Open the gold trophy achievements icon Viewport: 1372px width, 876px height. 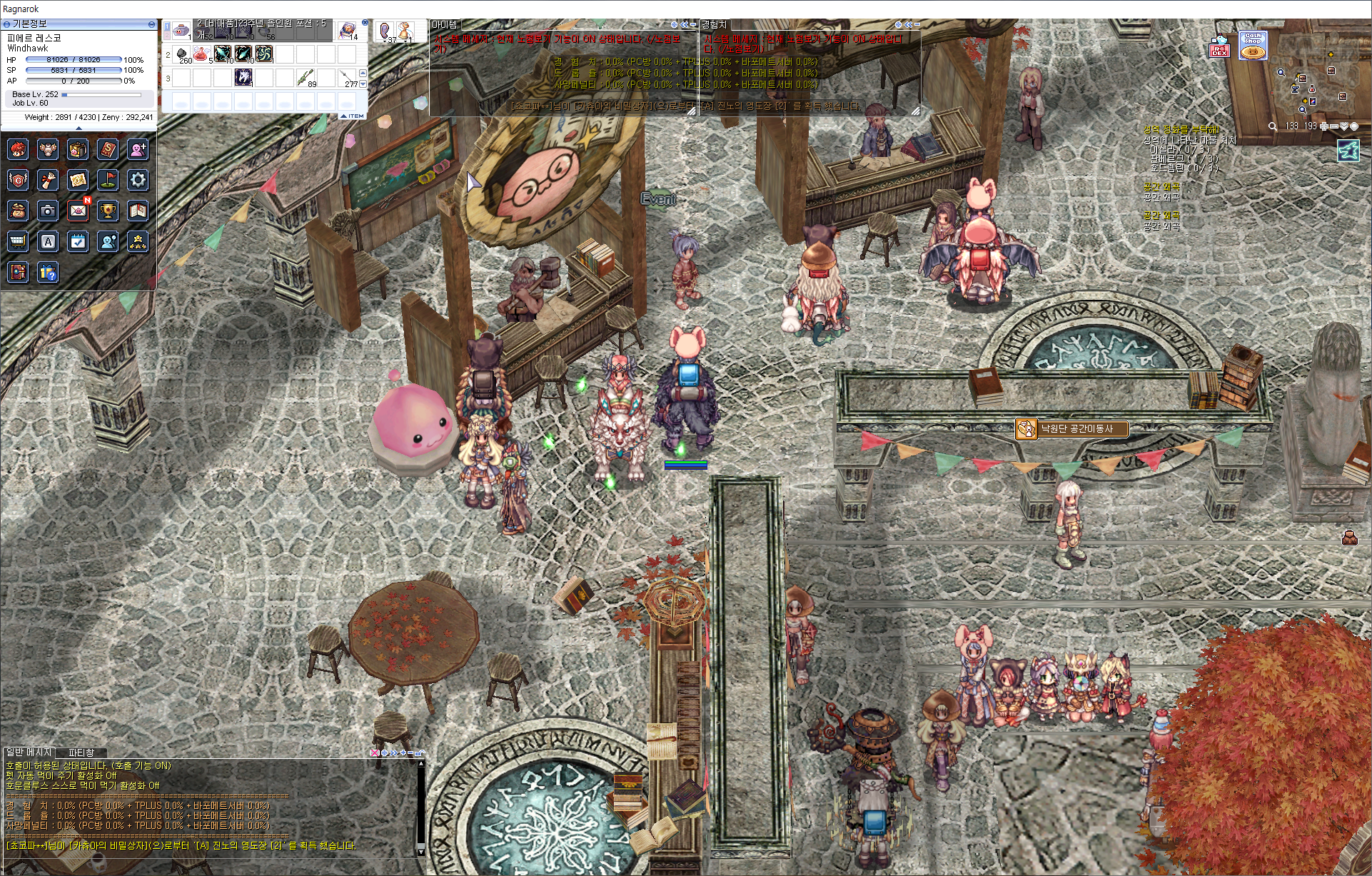[x=108, y=211]
